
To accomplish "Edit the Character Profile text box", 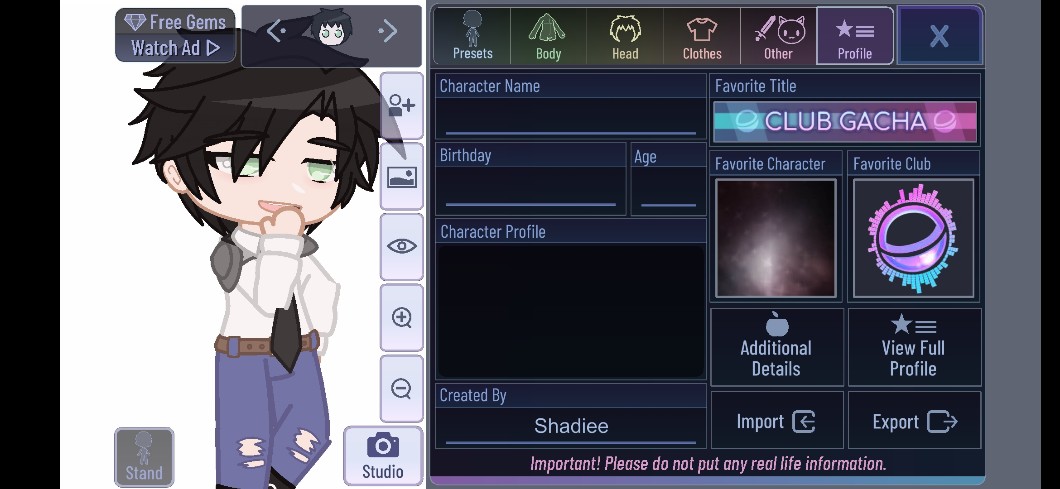I will (x=571, y=311).
